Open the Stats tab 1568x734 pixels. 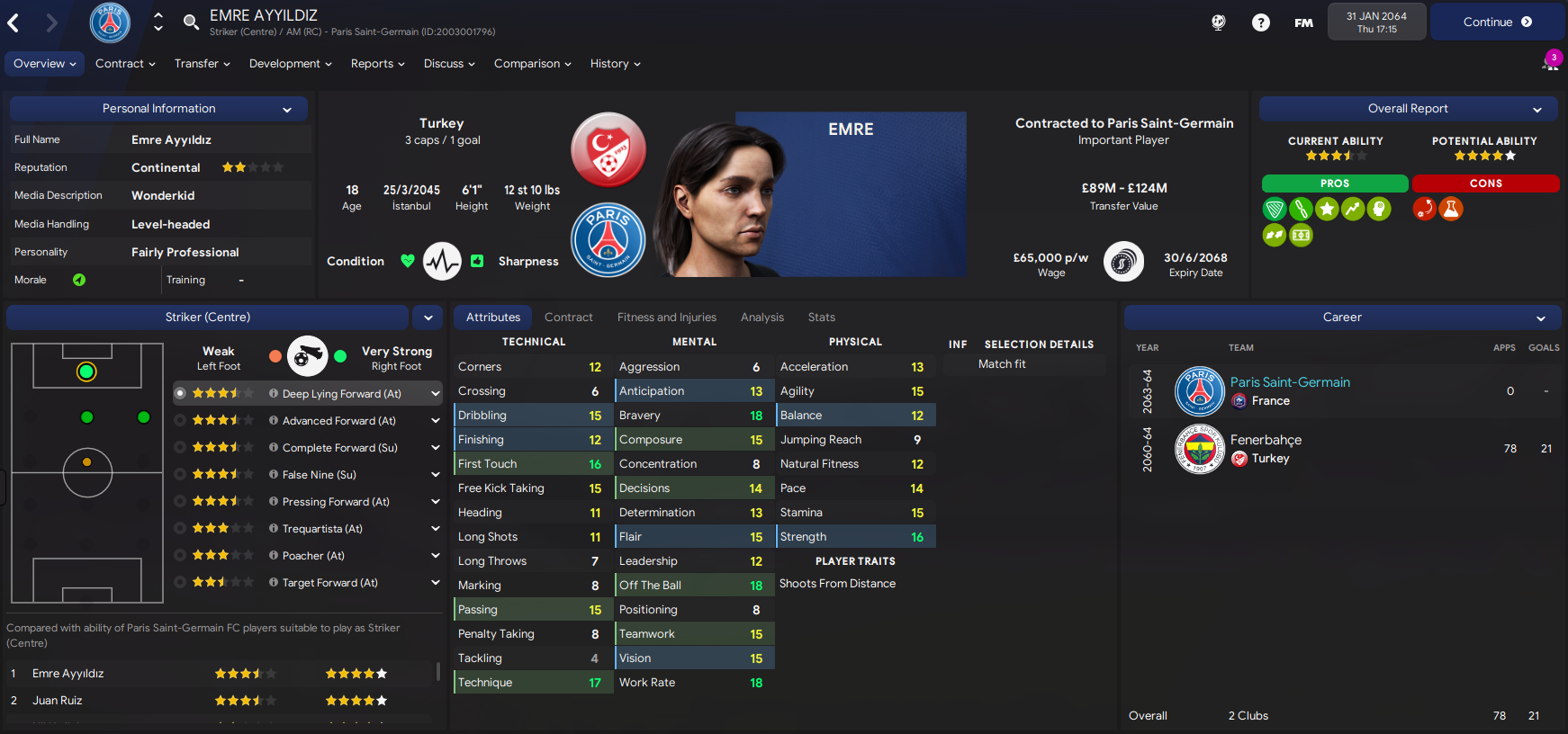point(821,318)
